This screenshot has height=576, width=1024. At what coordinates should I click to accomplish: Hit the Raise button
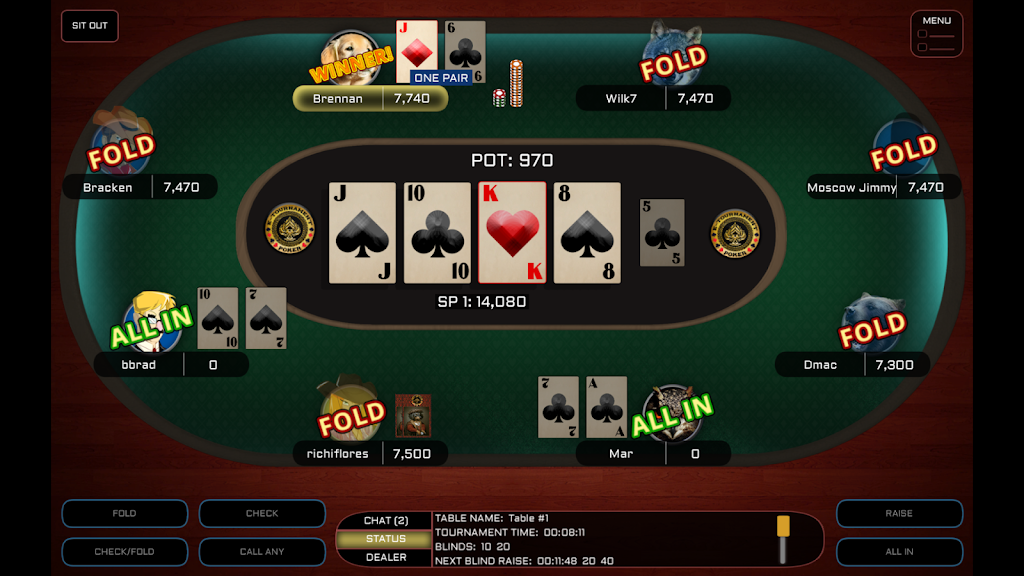[899, 514]
